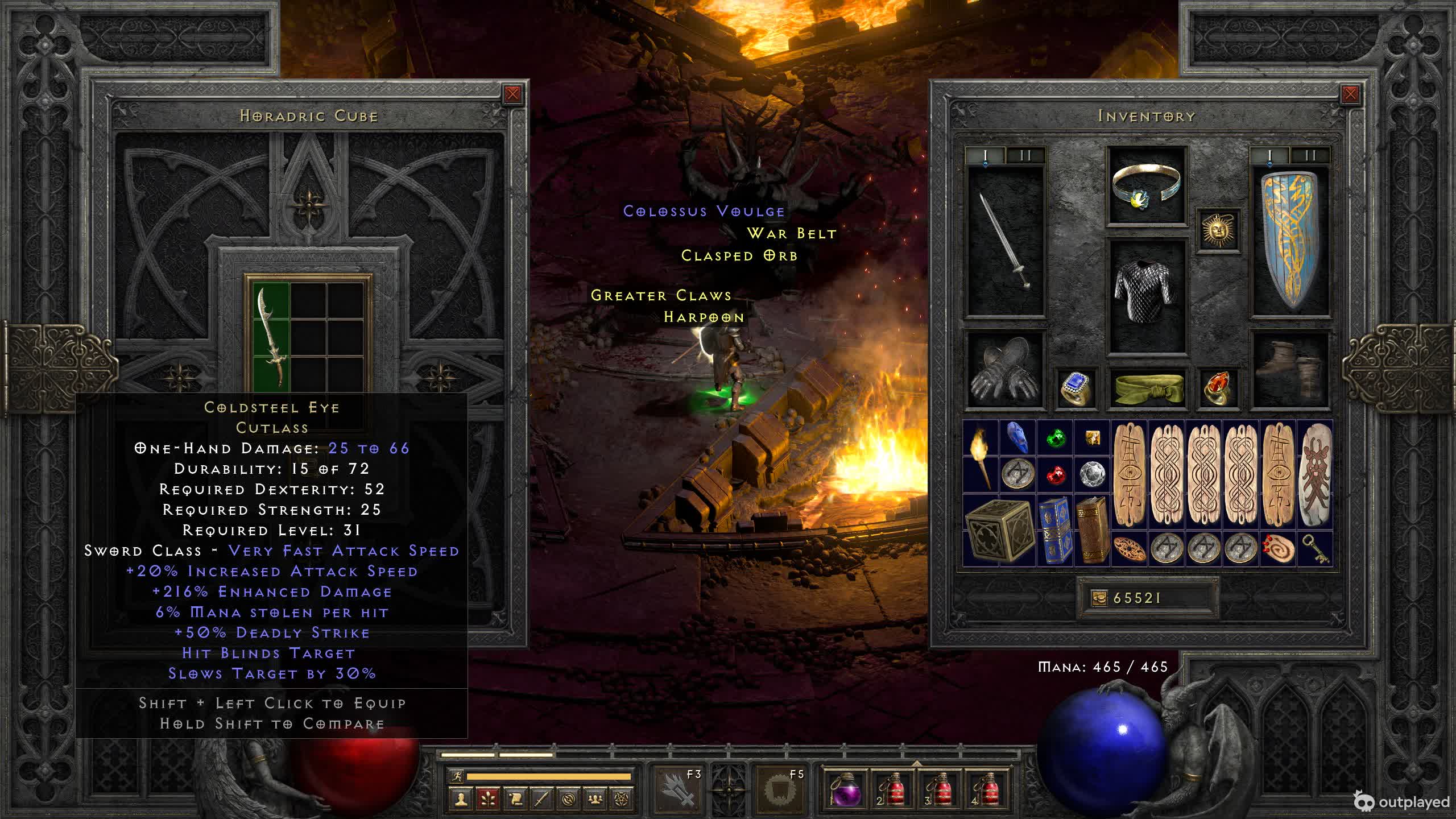Toggle the run/walk button
This screenshot has height=819, width=1456.
click(457, 776)
